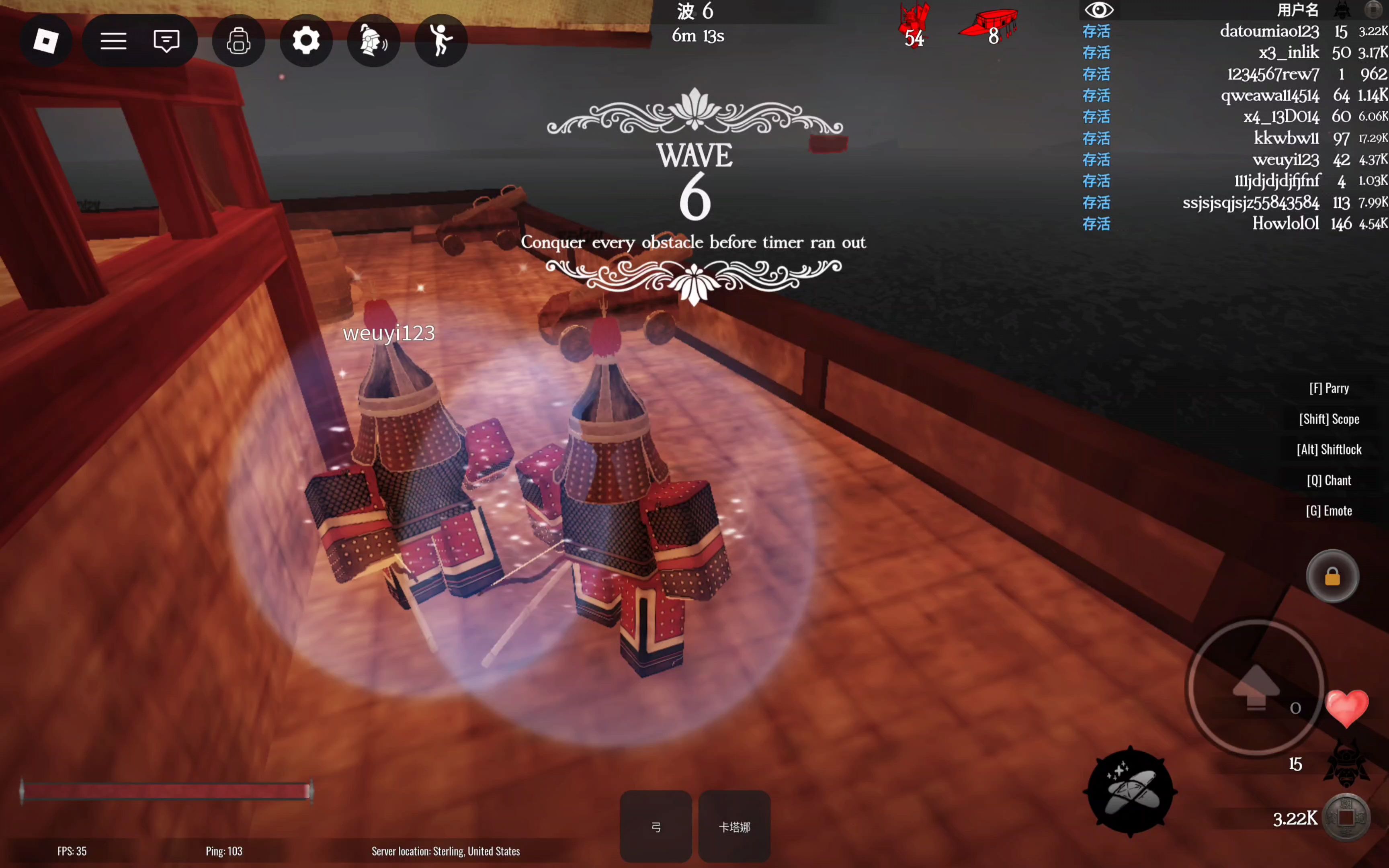Open the Roblox chat window
This screenshot has width=1389, height=868.
(x=166, y=41)
